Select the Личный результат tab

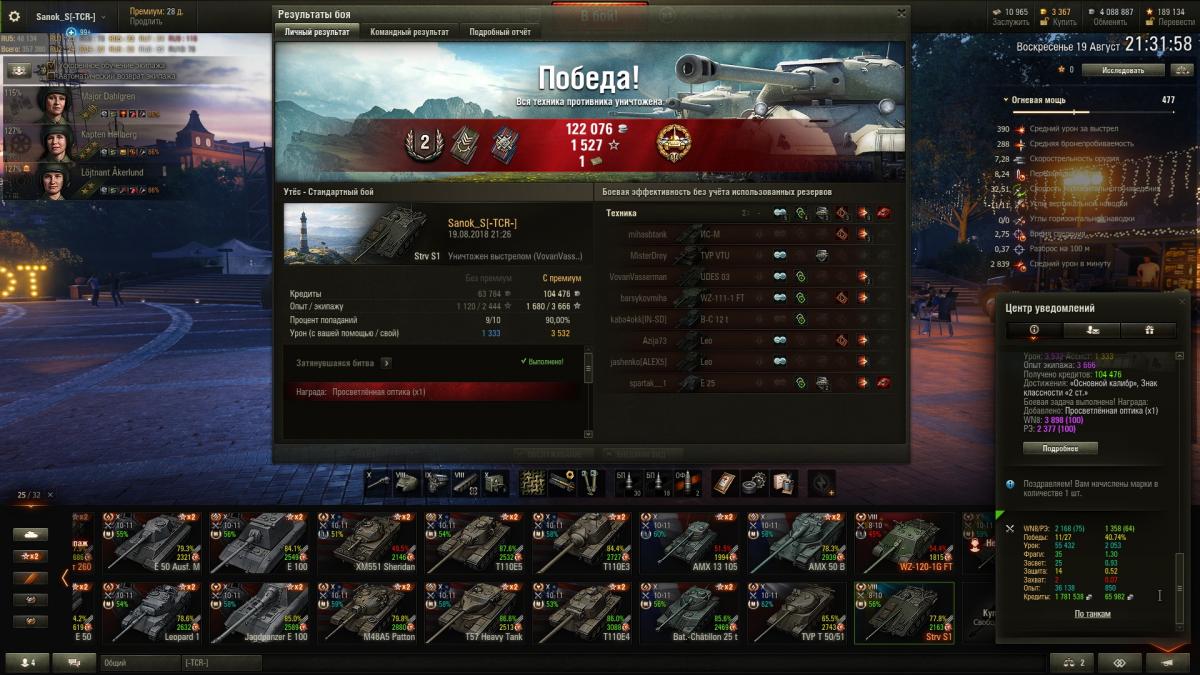coord(317,32)
